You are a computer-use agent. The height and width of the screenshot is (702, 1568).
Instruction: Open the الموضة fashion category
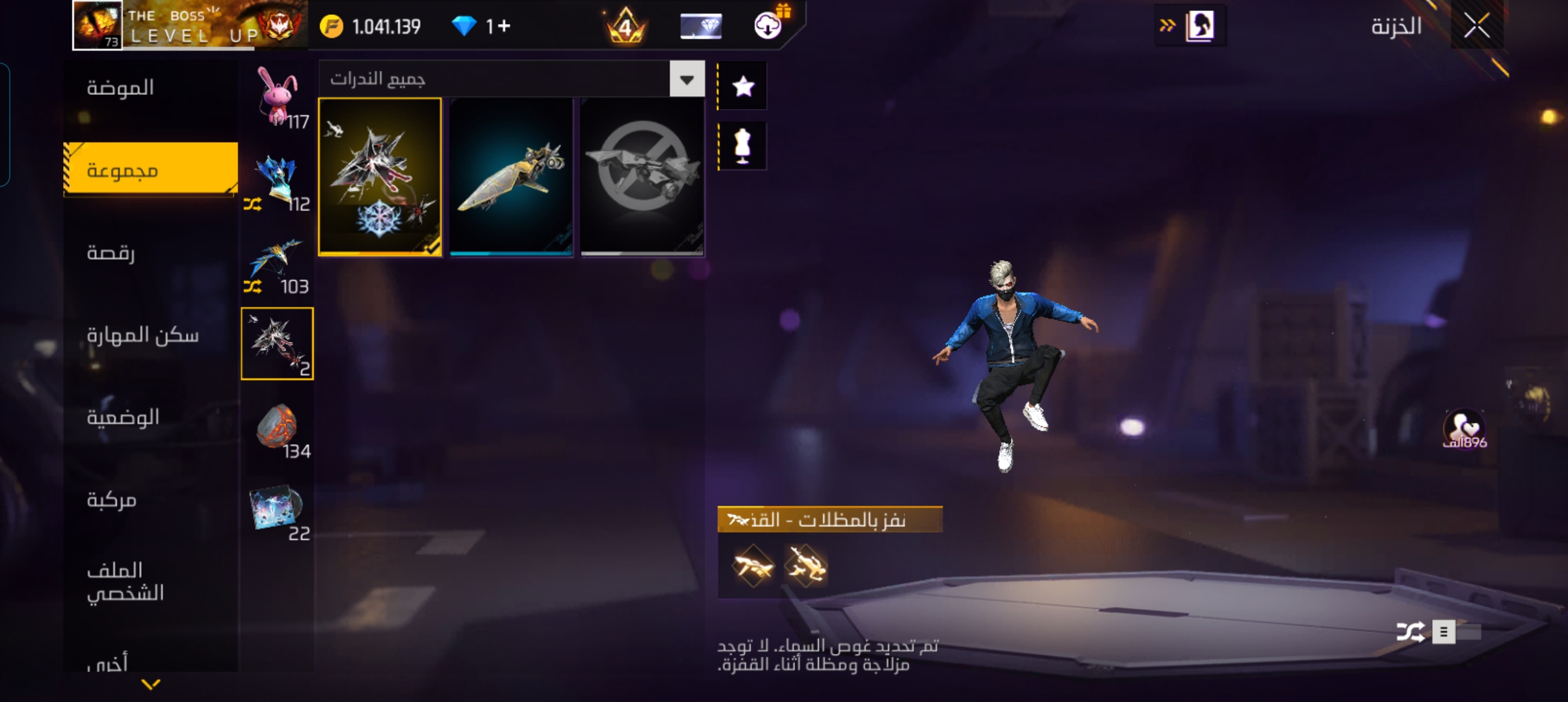pos(120,88)
